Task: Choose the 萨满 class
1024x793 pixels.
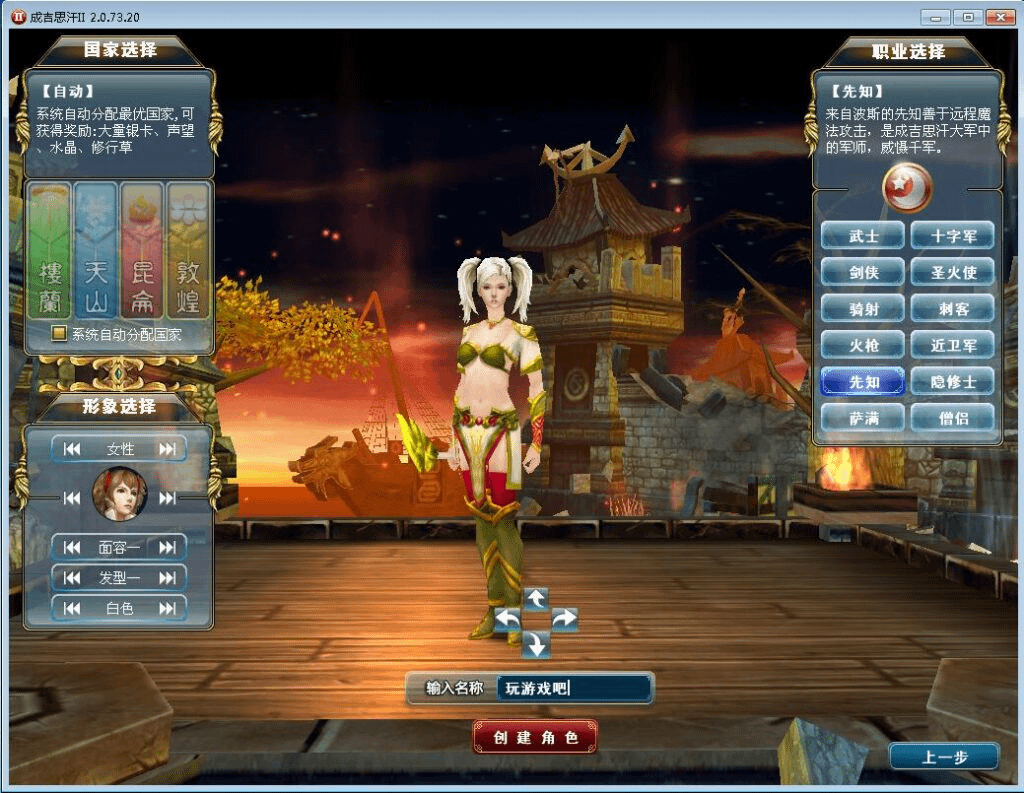Action: 863,417
